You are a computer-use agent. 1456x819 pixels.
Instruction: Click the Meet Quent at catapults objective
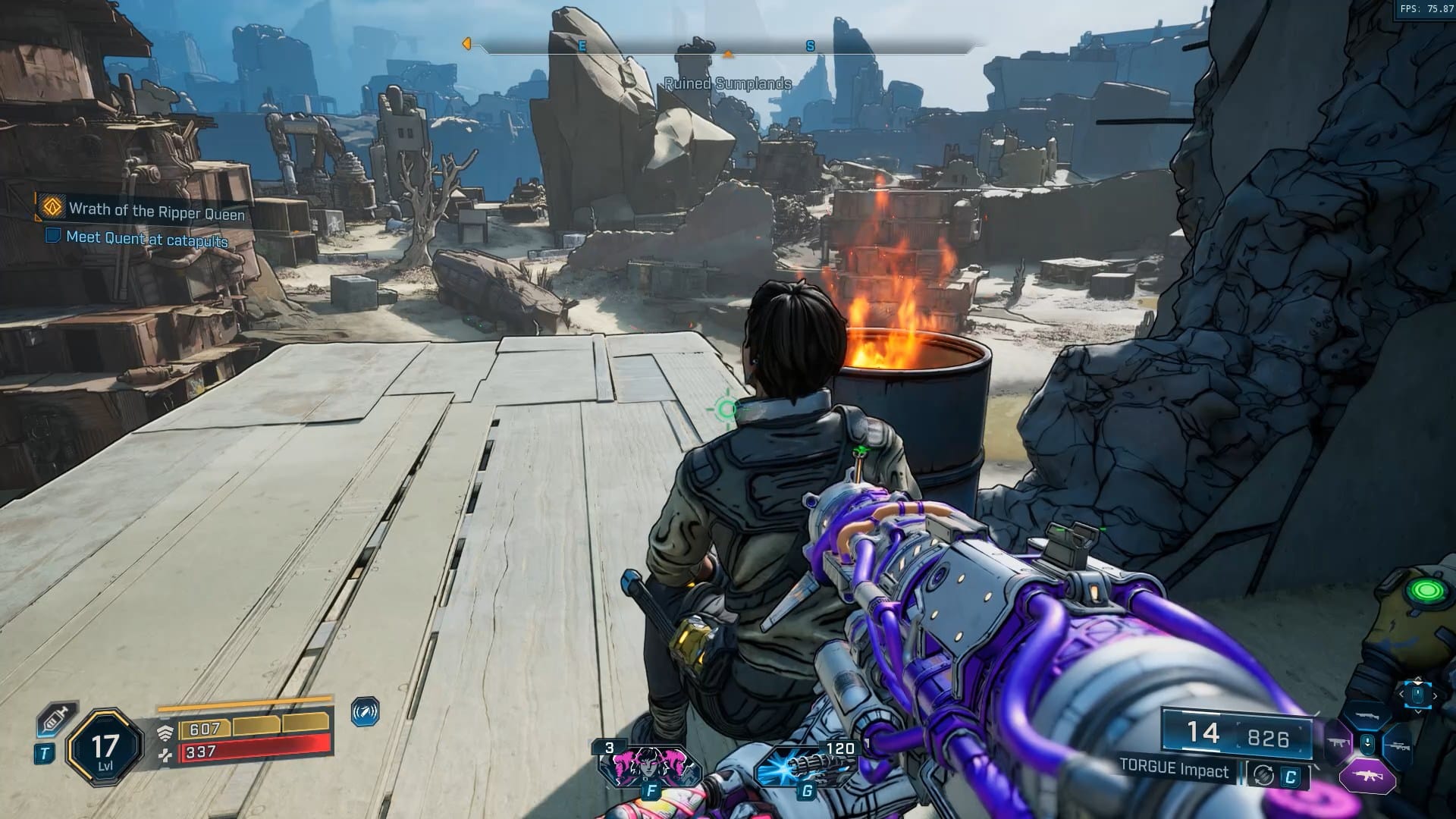146,239
